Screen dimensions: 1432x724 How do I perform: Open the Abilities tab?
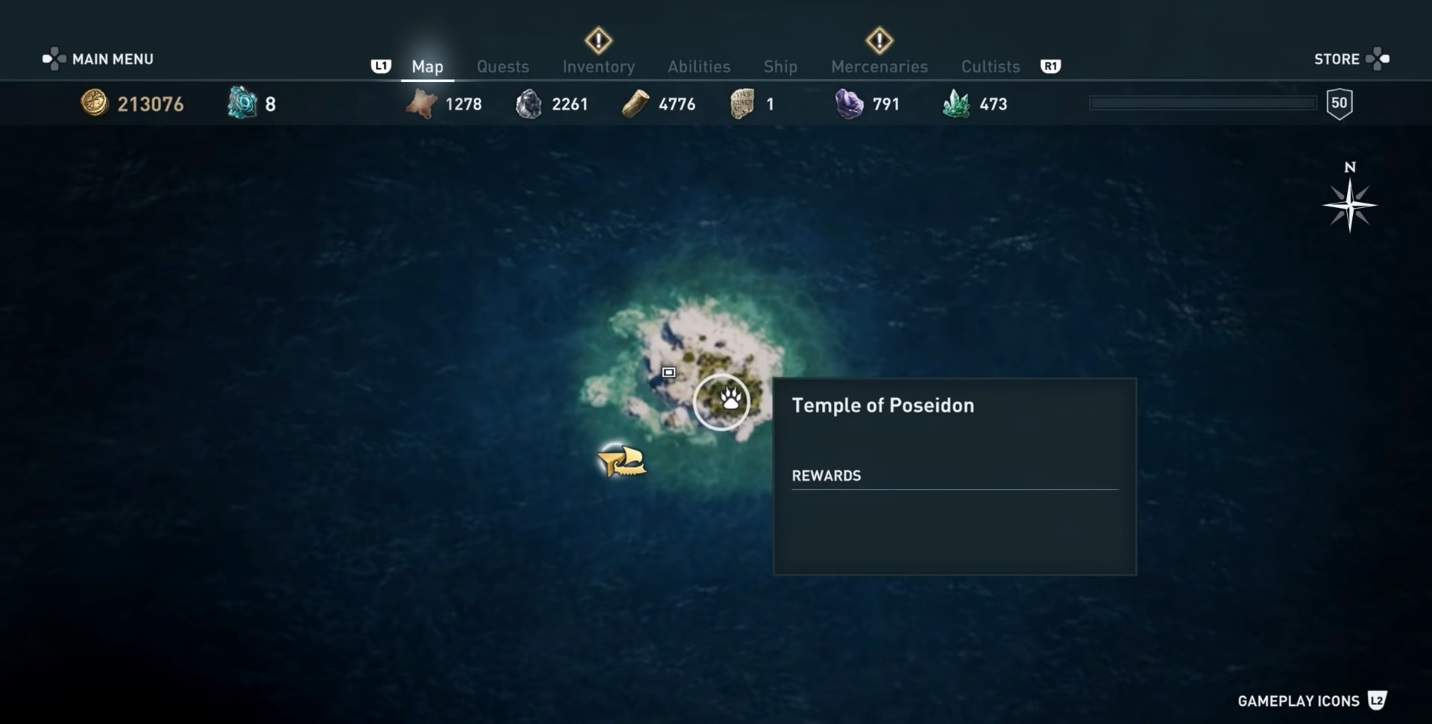[x=698, y=67]
